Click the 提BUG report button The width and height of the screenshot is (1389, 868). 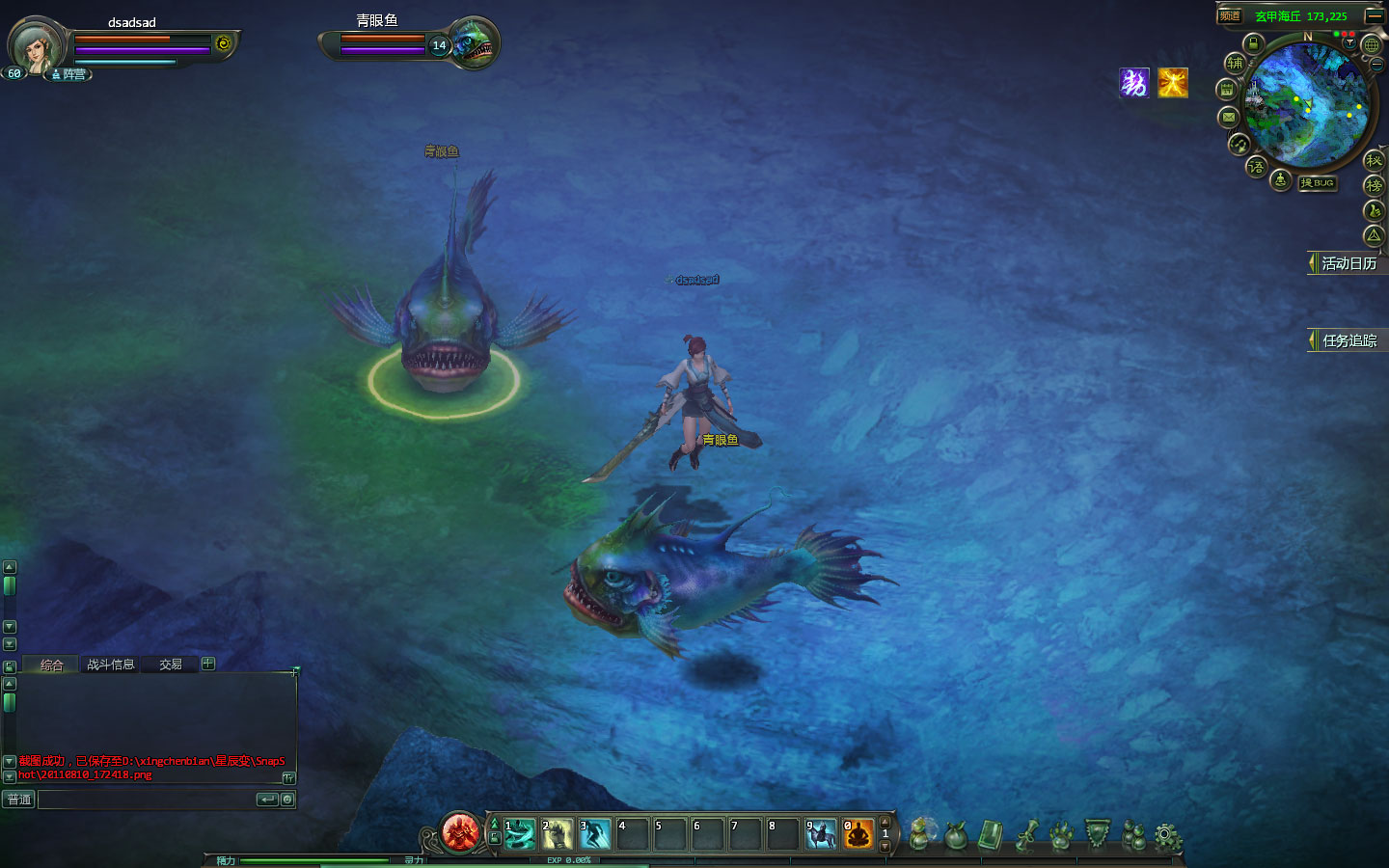1317,183
